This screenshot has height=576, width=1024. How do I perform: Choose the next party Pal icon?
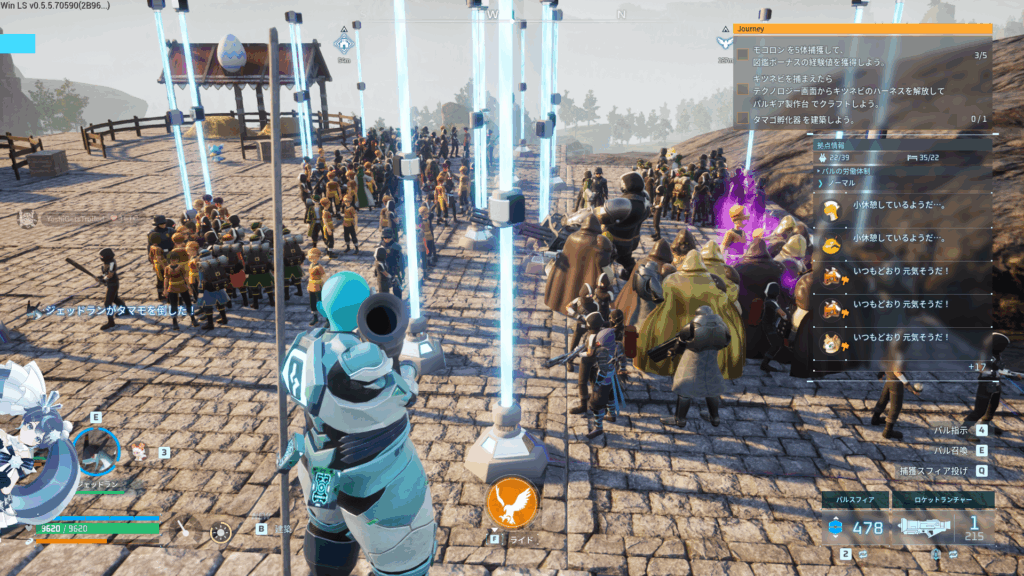(x=138, y=451)
